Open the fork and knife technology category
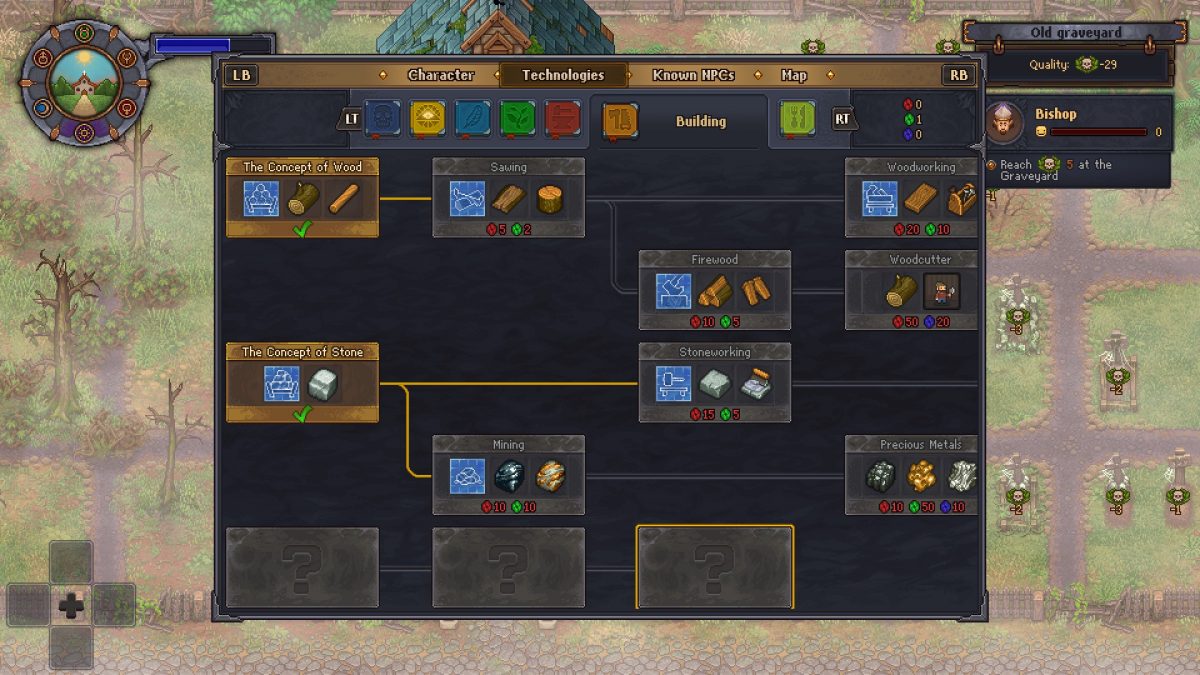Image resolution: width=1200 pixels, height=675 pixels. 797,119
